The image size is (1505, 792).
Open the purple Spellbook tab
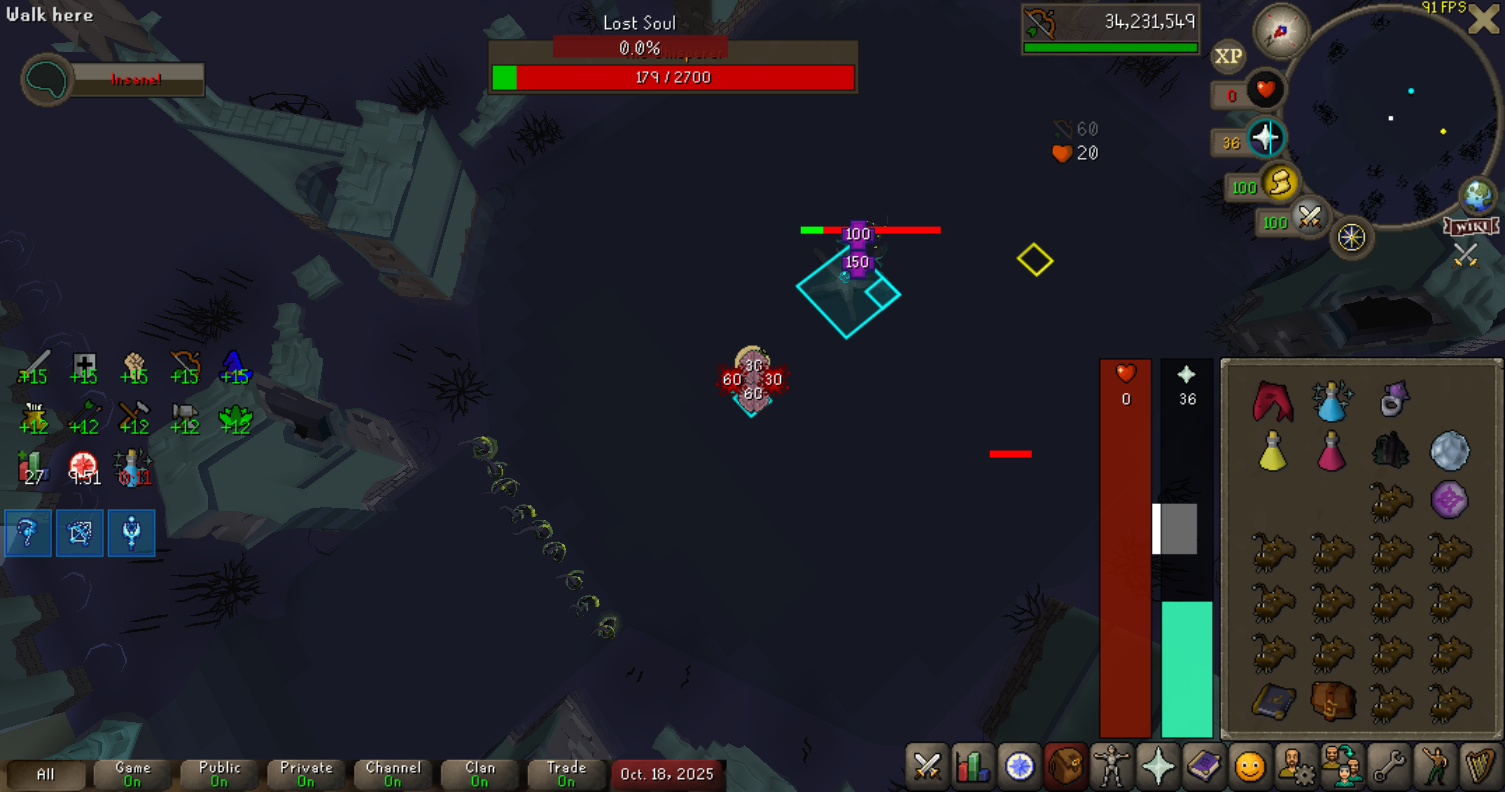tap(1203, 767)
